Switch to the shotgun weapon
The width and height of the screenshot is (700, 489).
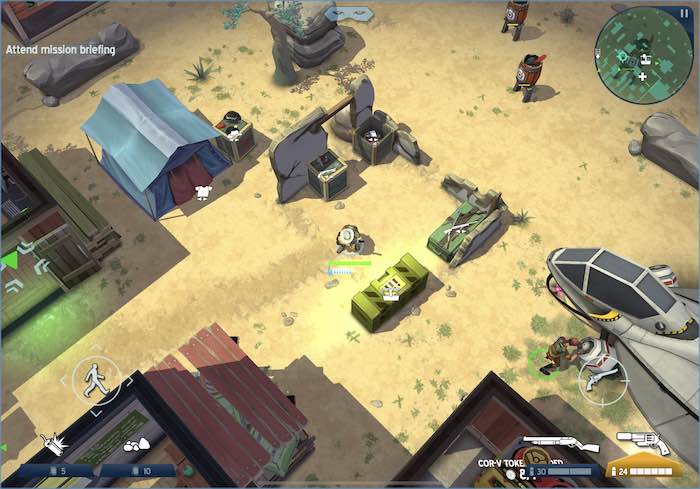(x=560, y=444)
